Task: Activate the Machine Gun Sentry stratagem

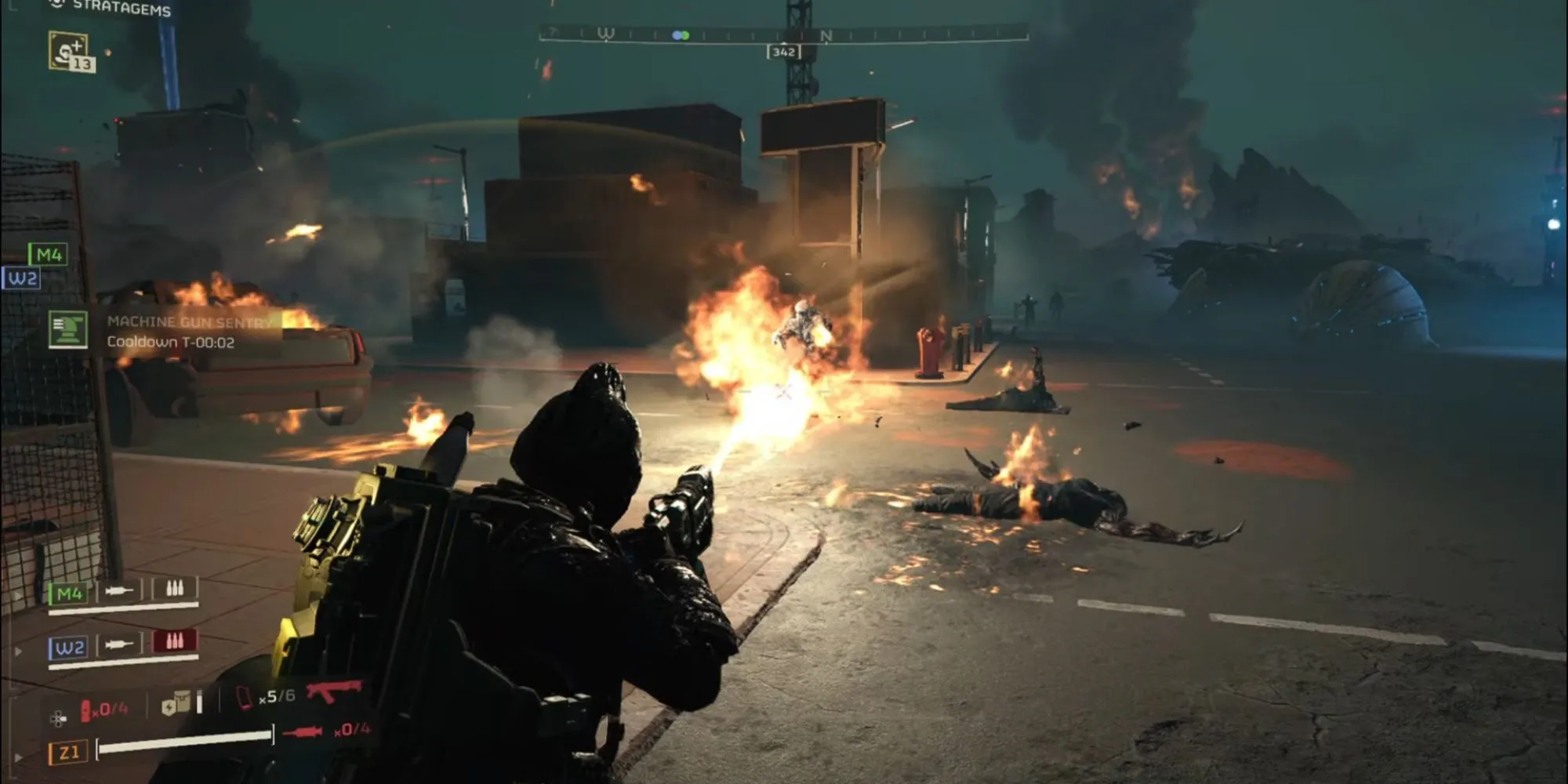Action: pyautogui.click(x=68, y=329)
